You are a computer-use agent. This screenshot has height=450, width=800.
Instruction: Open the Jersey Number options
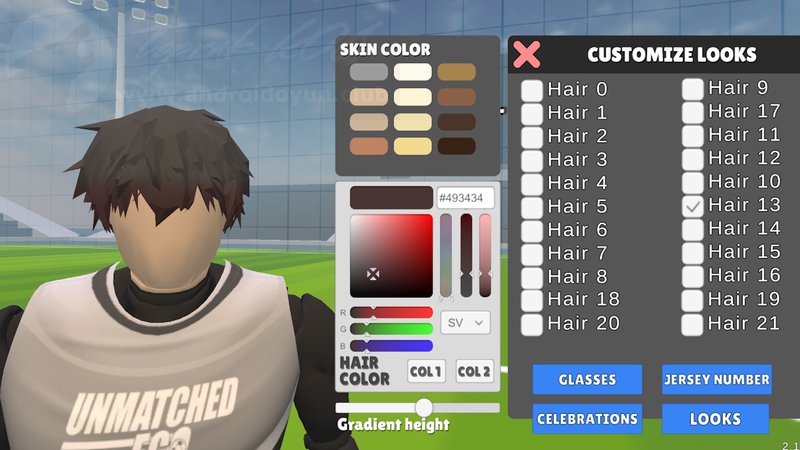(716, 379)
